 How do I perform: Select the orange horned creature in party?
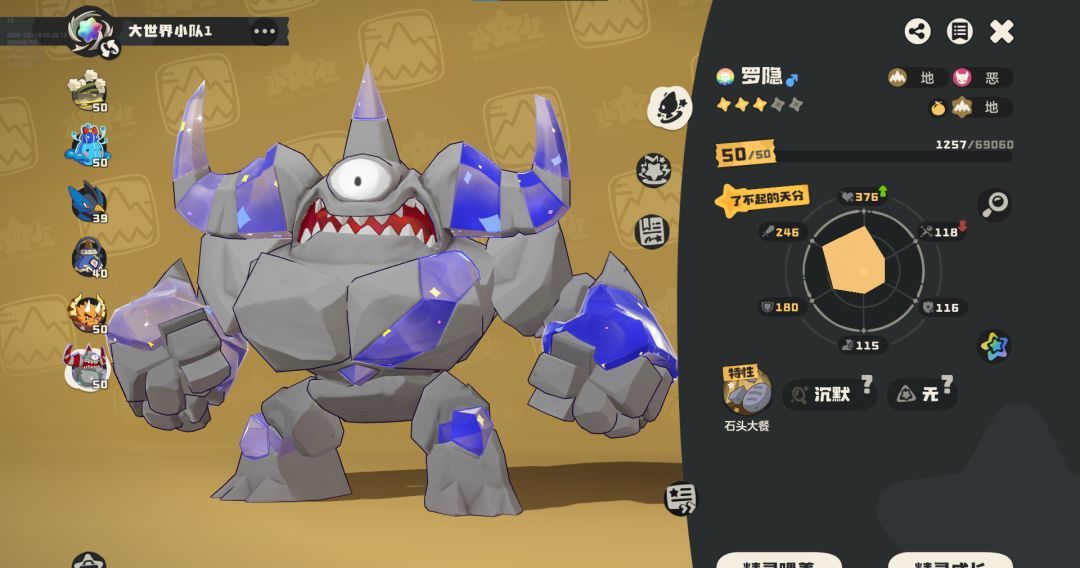pyautogui.click(x=88, y=313)
